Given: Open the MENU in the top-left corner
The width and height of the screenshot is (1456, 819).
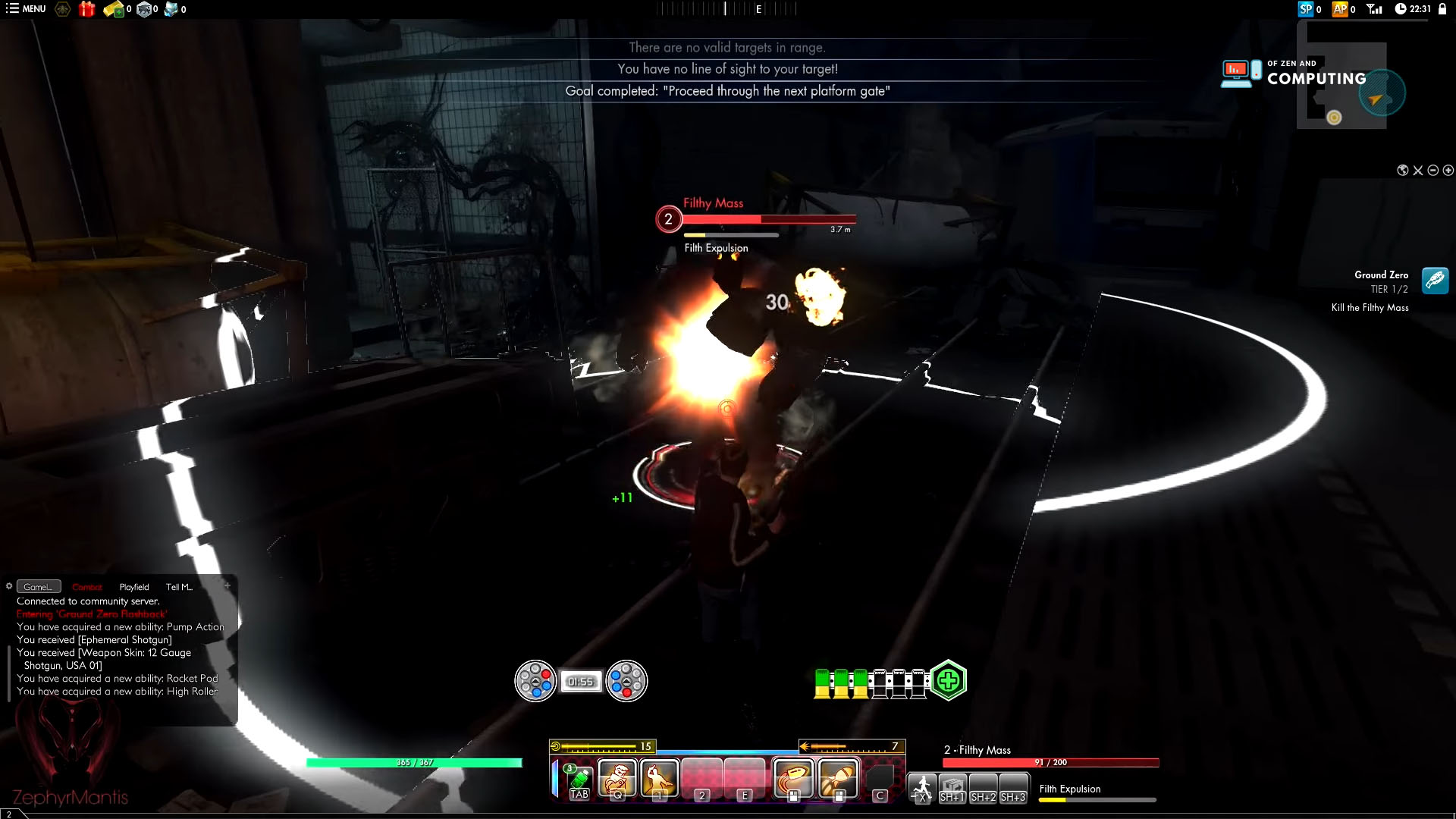Looking at the screenshot, I should pos(24,10).
